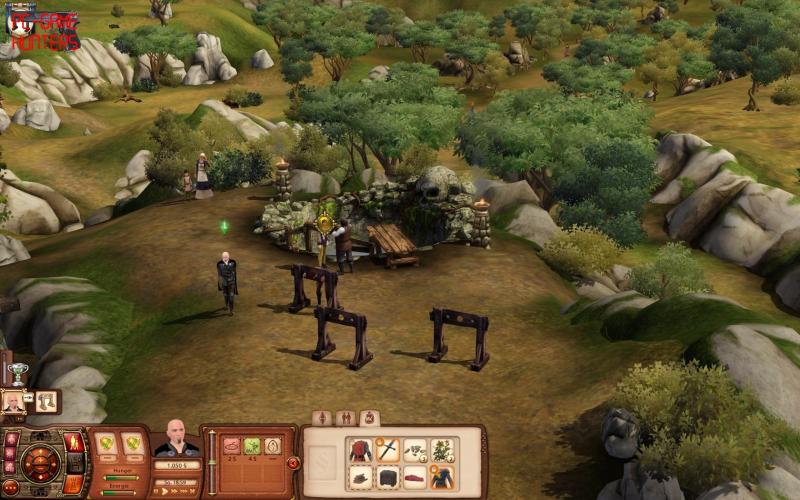Click the left green shield buff slot
Viewport: 800px width, 500px height.
tap(105, 443)
